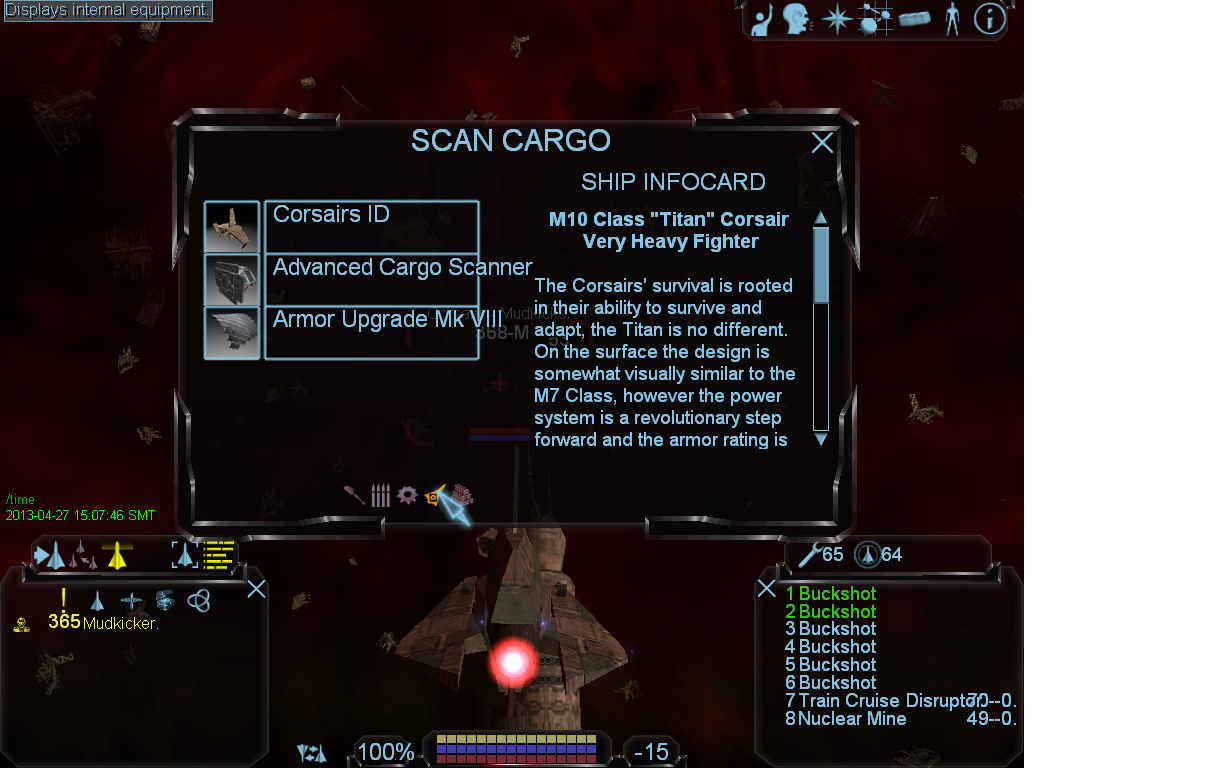Open the cargo inventory crate icon in the top bar
The width and height of the screenshot is (1208, 768).
(x=914, y=19)
